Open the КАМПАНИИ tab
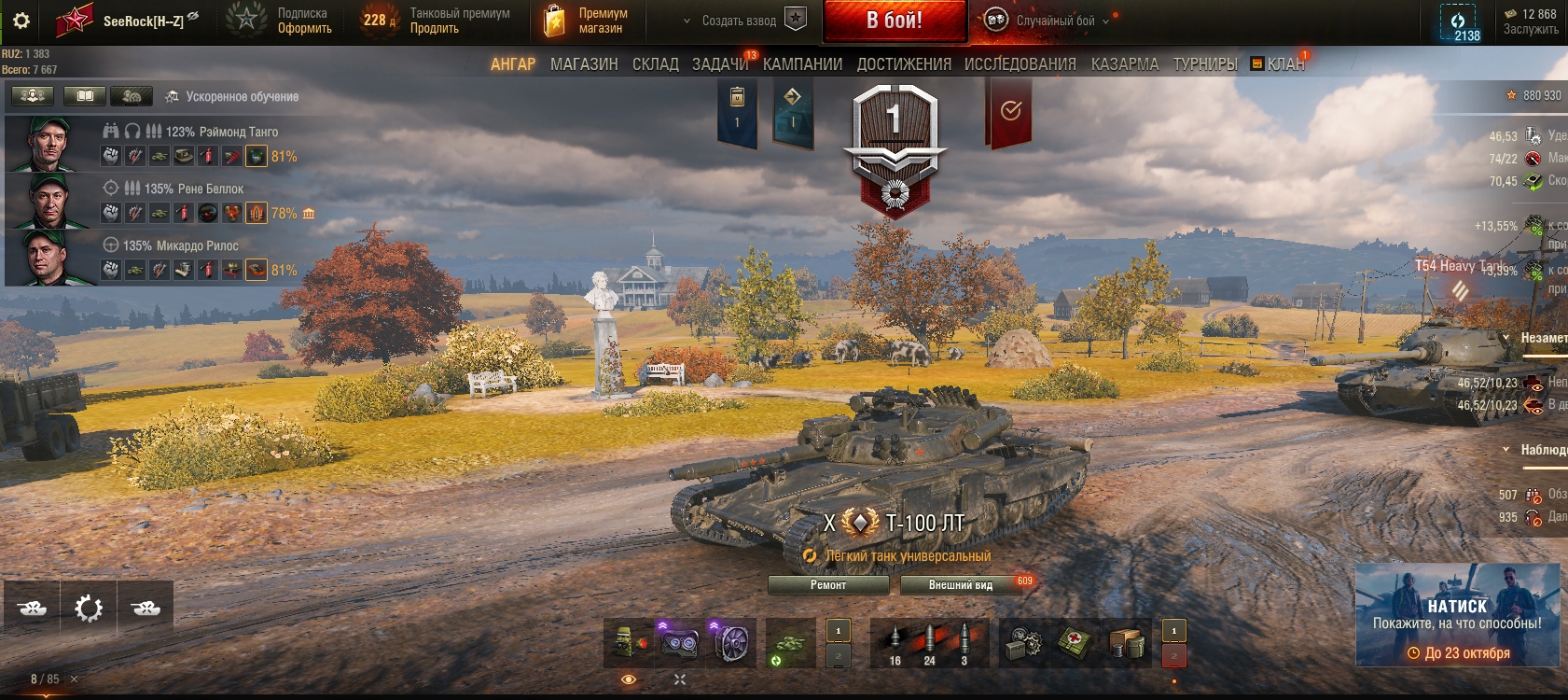The width and height of the screenshot is (1568, 700). (802, 64)
